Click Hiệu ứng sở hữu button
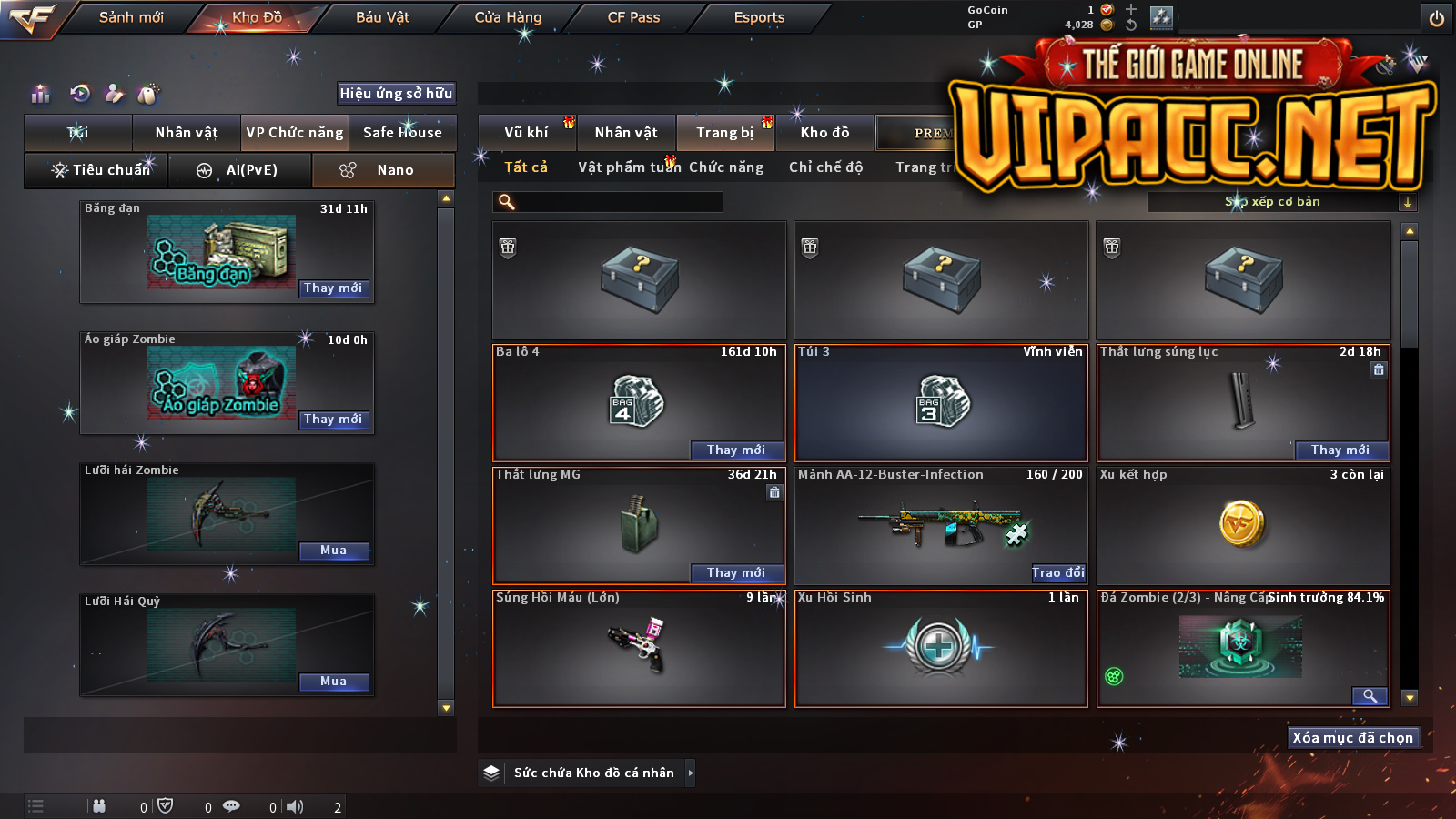 pos(396,93)
